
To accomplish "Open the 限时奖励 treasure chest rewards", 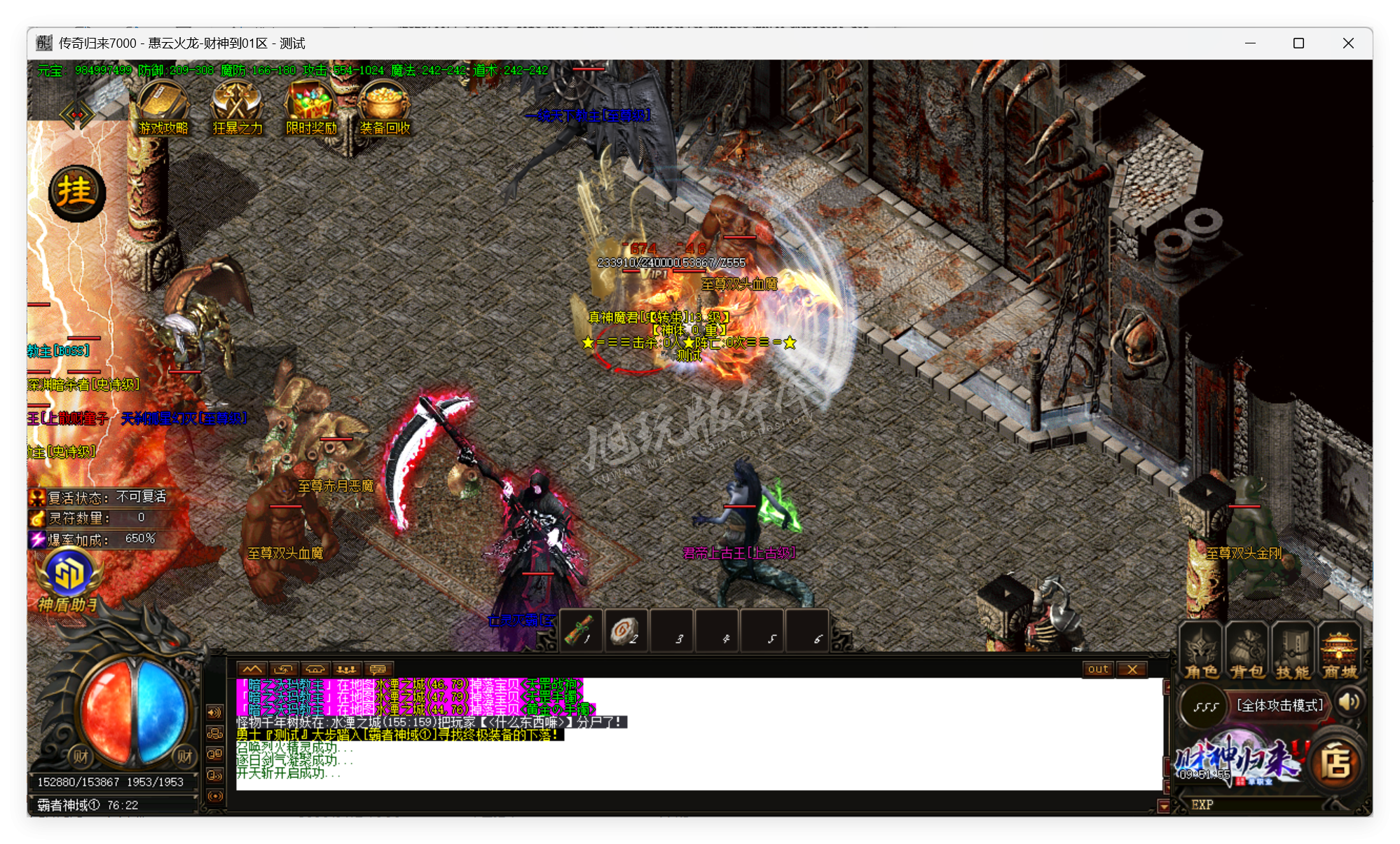I will (x=310, y=105).
